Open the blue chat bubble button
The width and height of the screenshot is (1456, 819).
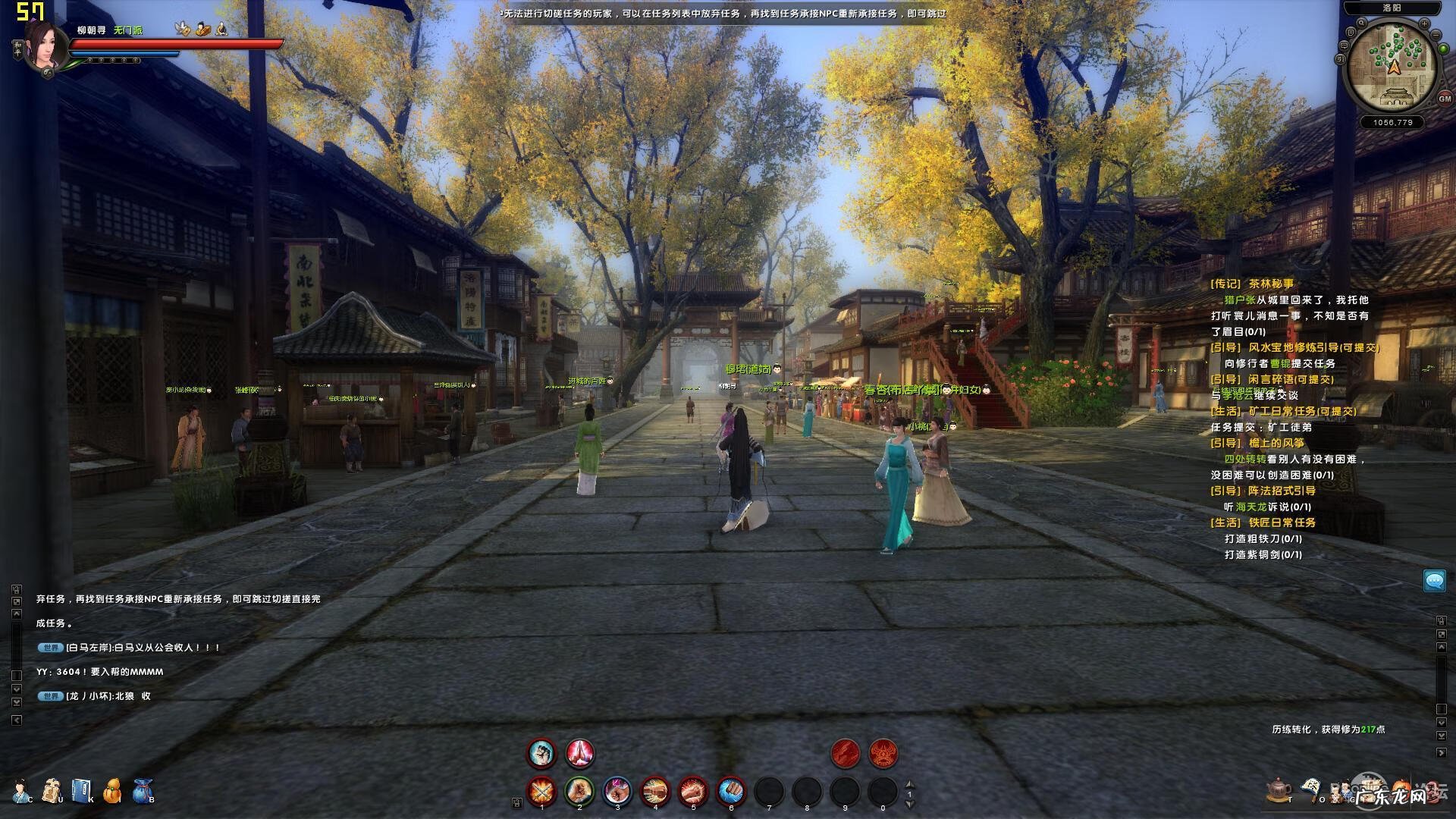[x=1434, y=581]
